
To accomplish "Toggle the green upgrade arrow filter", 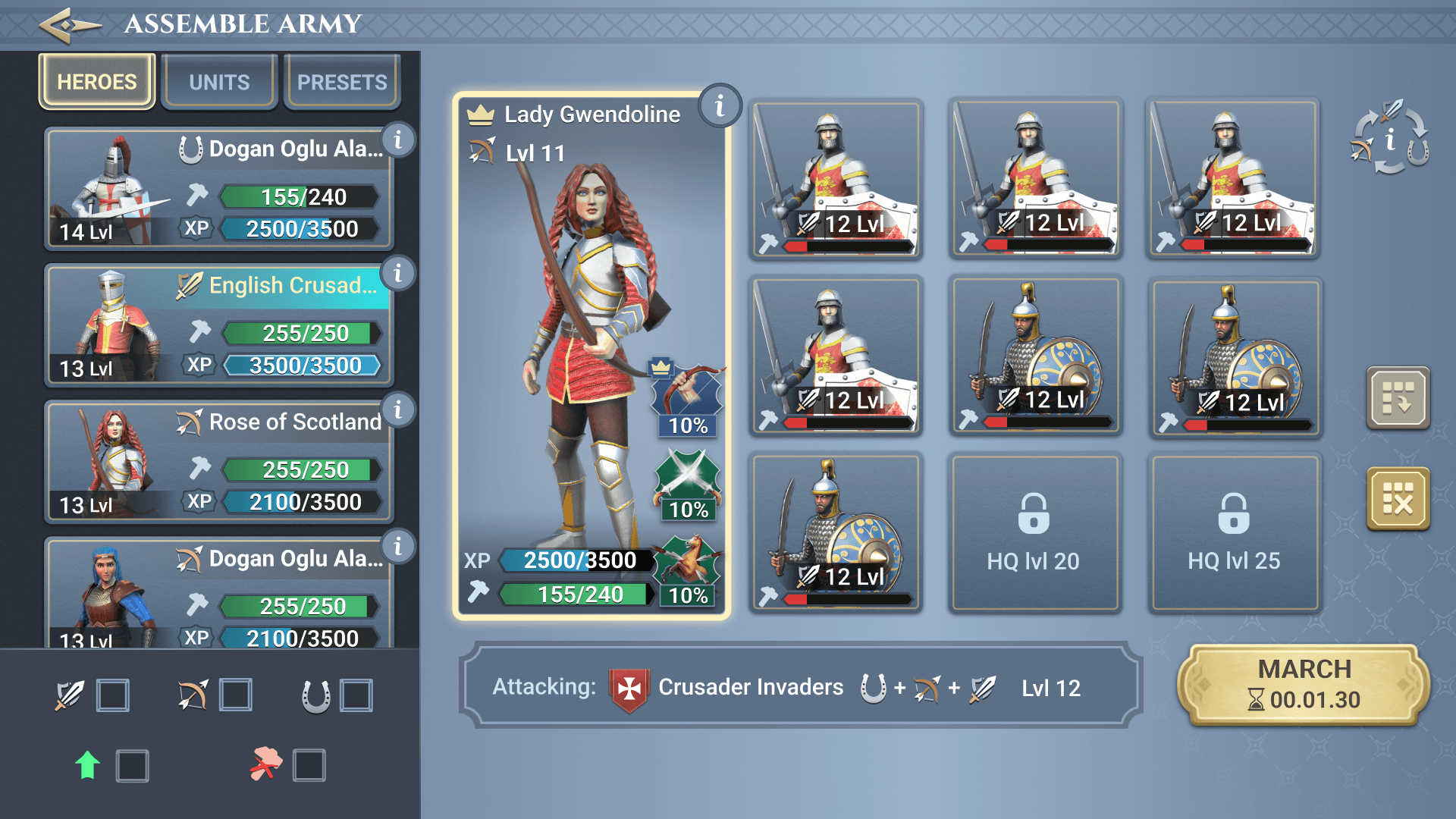I will click(x=133, y=766).
